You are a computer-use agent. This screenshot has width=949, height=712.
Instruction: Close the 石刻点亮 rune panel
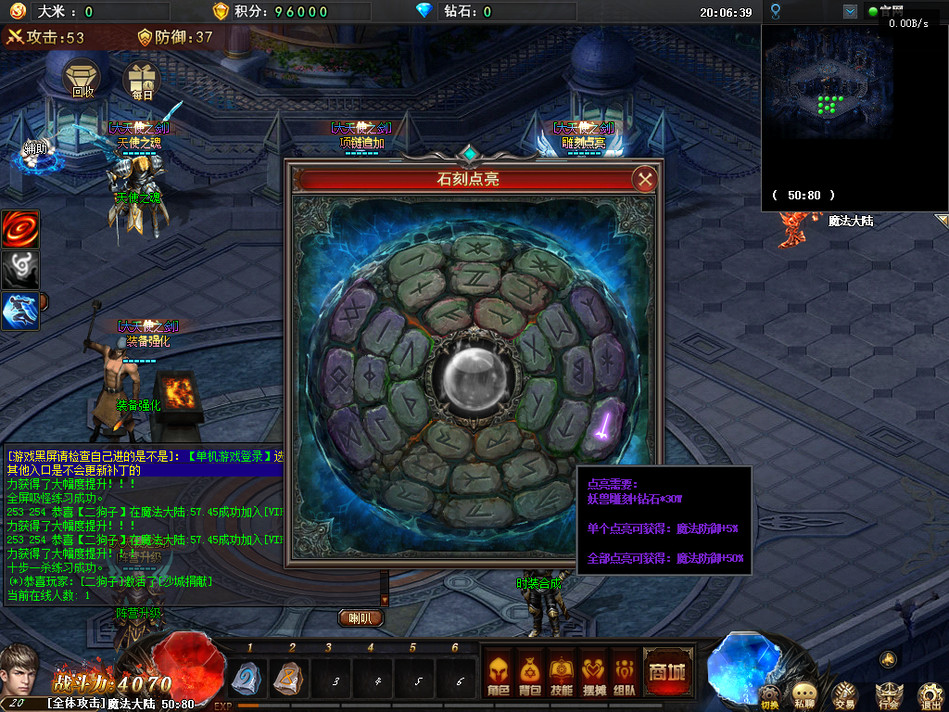pos(645,180)
